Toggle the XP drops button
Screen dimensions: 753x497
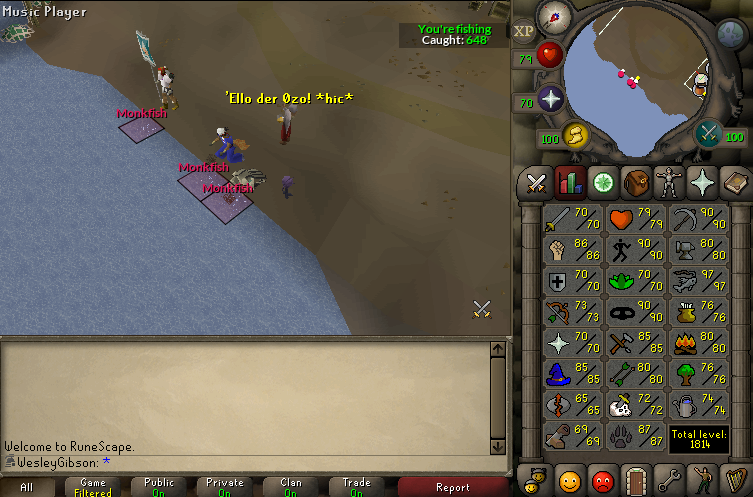[x=523, y=30]
